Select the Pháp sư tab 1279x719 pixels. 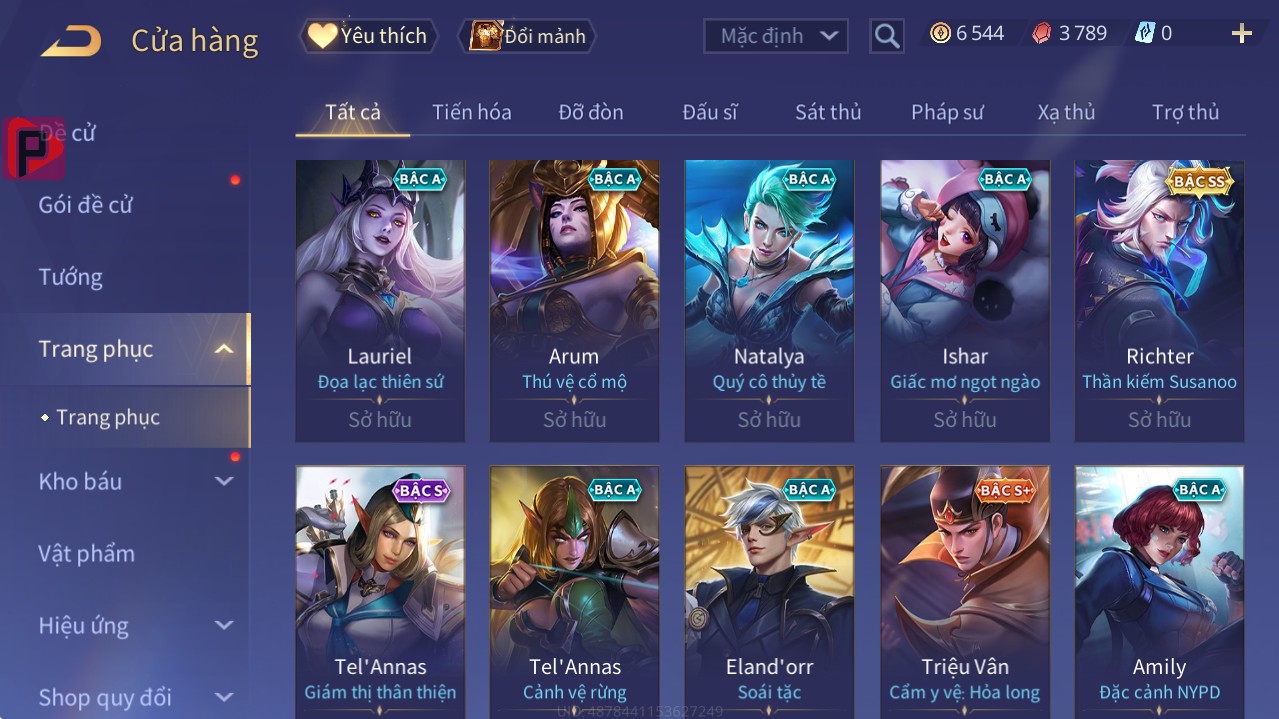click(x=947, y=112)
